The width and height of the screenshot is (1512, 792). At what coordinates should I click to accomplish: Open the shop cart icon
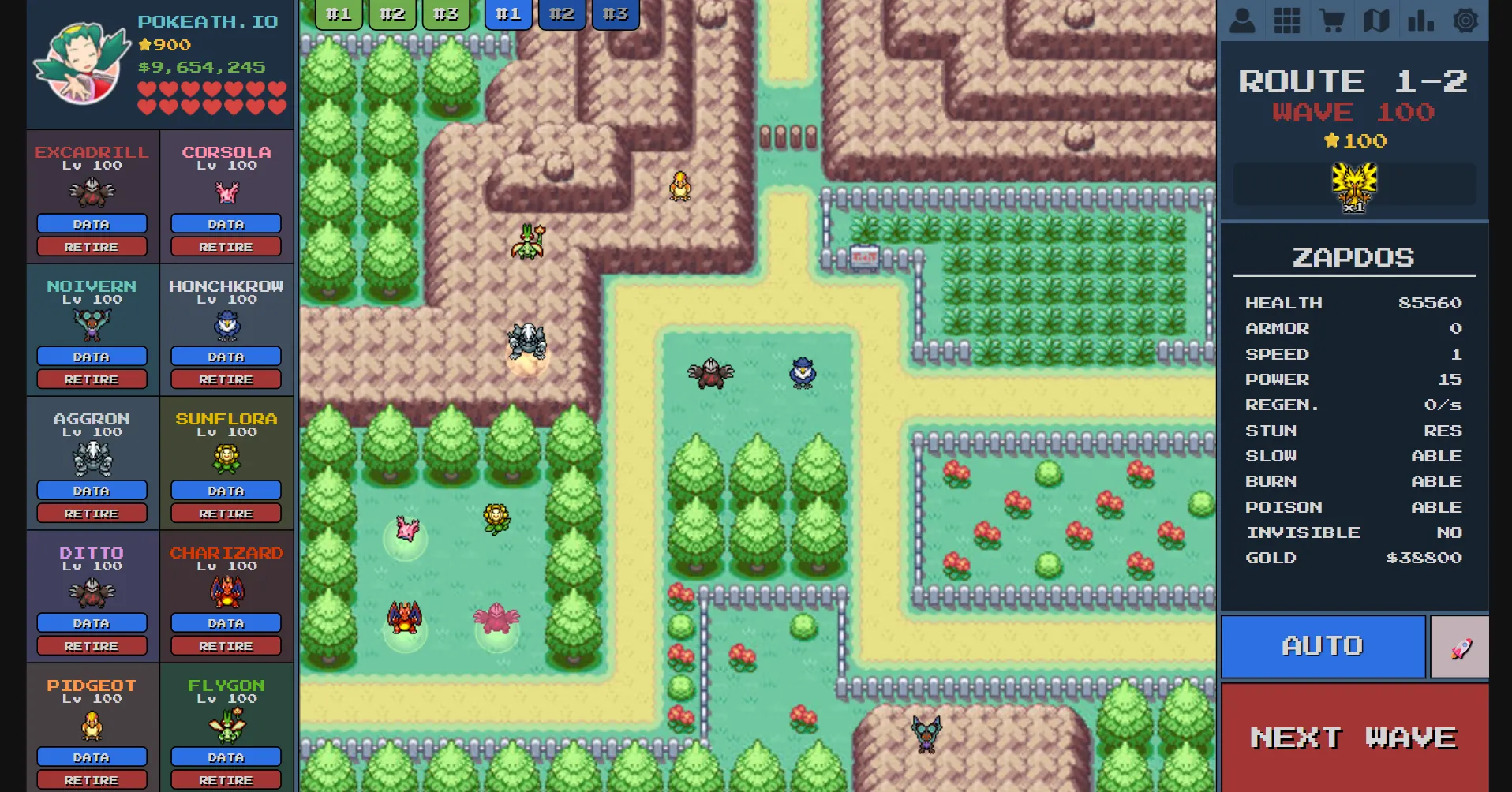(1333, 20)
